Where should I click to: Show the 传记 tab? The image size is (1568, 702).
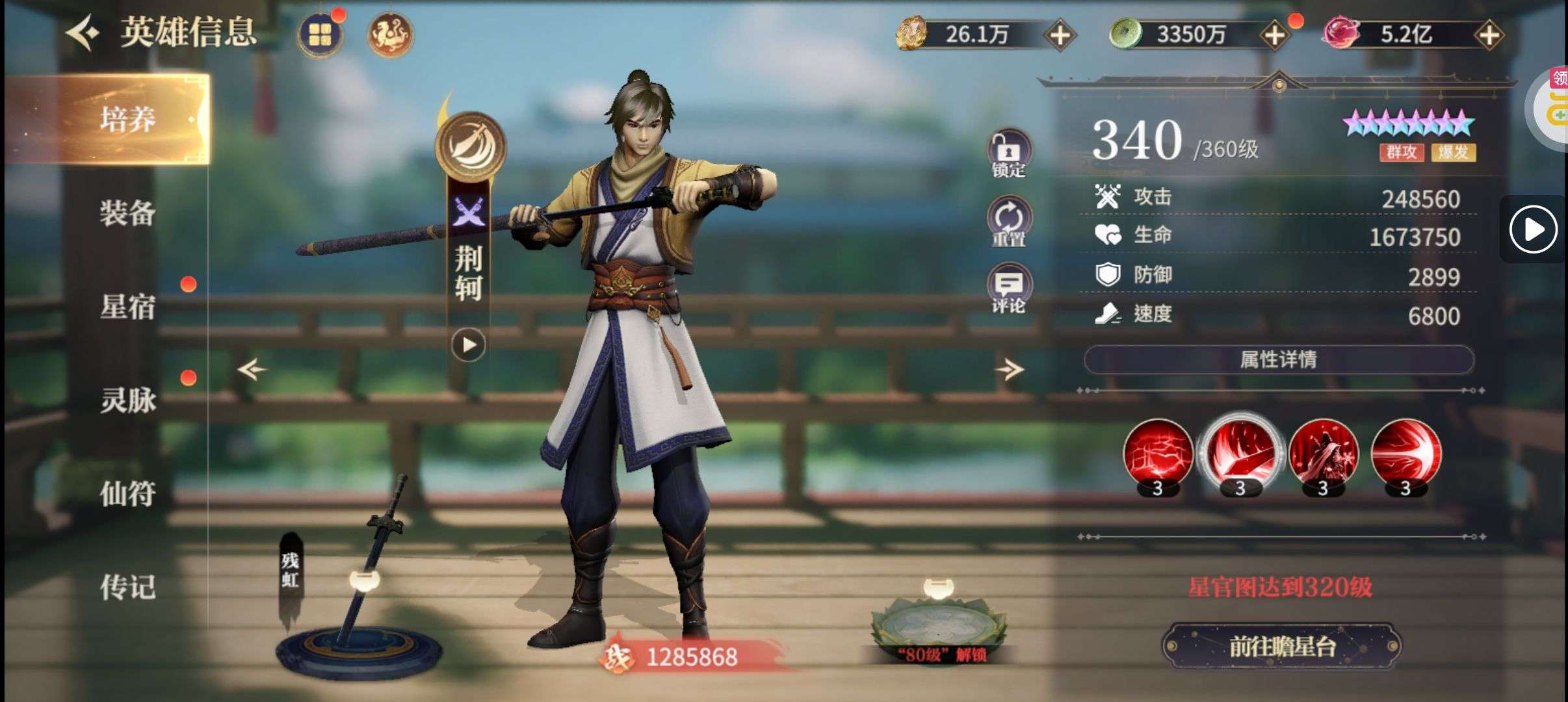(x=127, y=587)
